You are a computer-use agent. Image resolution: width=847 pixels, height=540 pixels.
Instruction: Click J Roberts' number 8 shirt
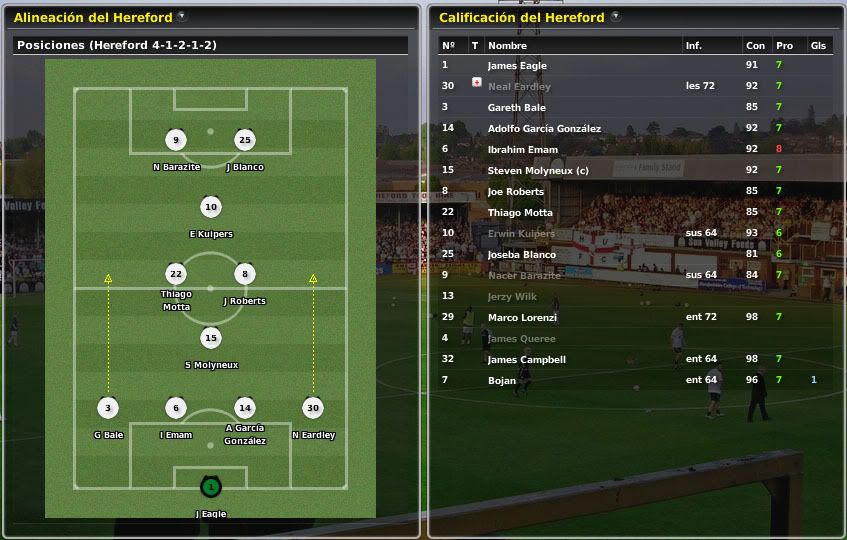[x=245, y=274]
